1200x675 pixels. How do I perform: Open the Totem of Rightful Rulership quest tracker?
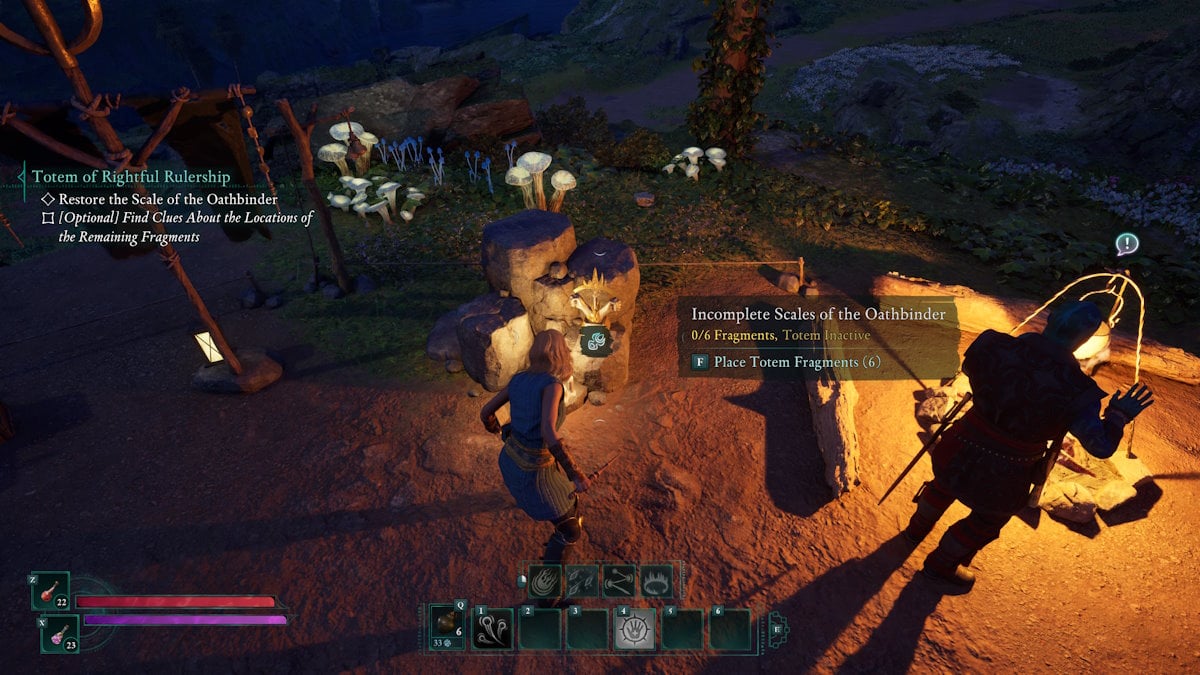[131, 177]
